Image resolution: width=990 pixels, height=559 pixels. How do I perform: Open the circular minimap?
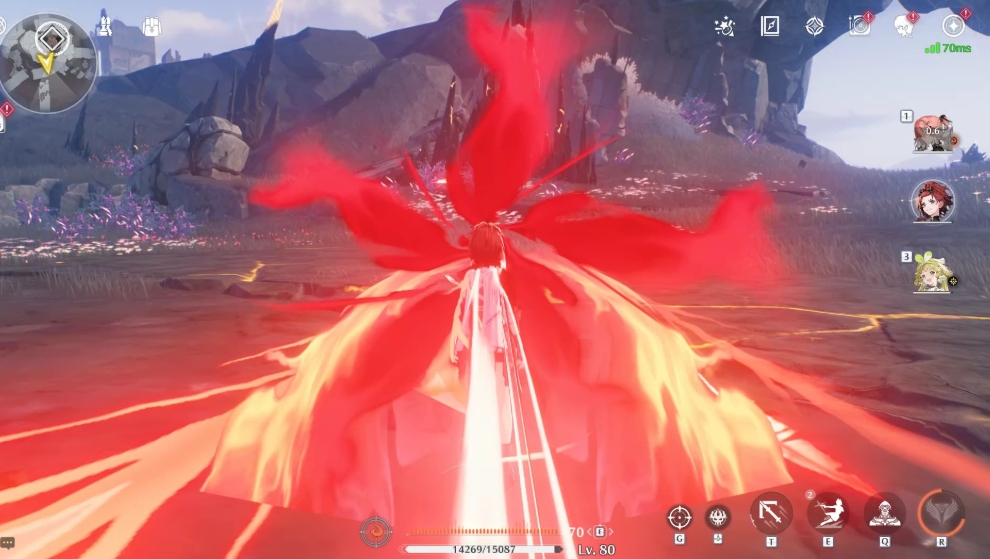point(48,62)
